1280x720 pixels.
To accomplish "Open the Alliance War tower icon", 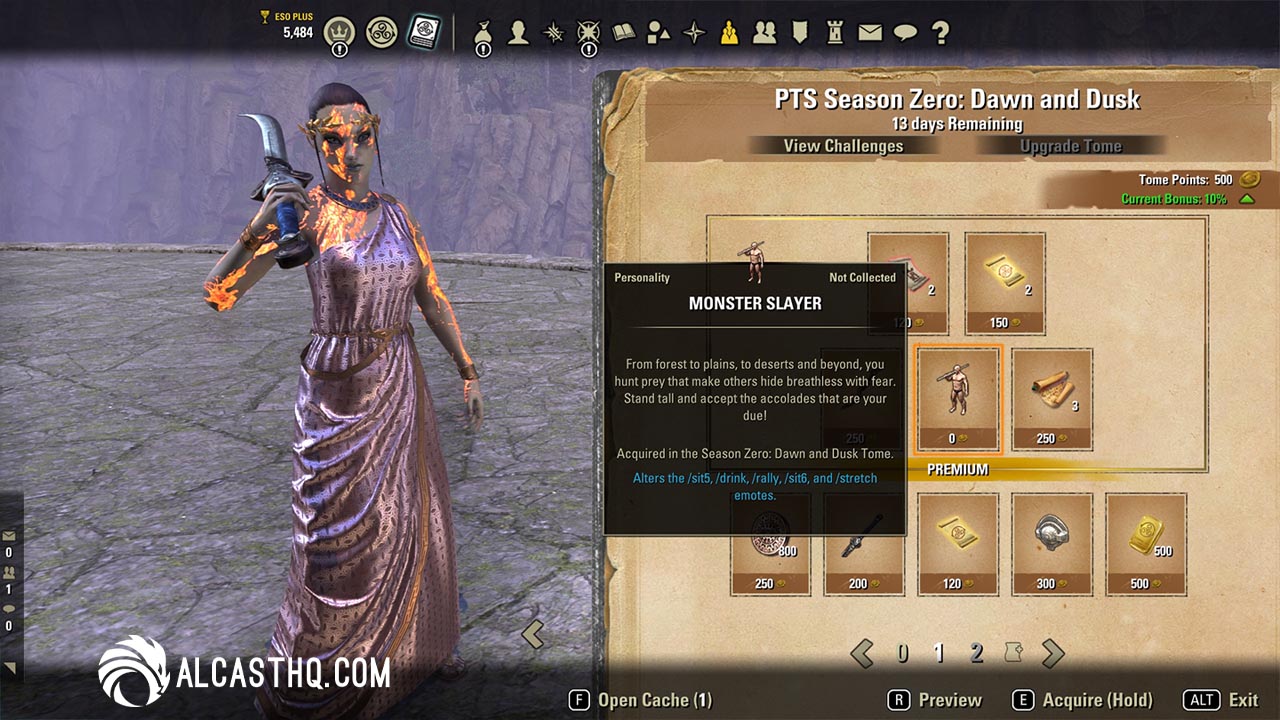I will click(x=833, y=32).
